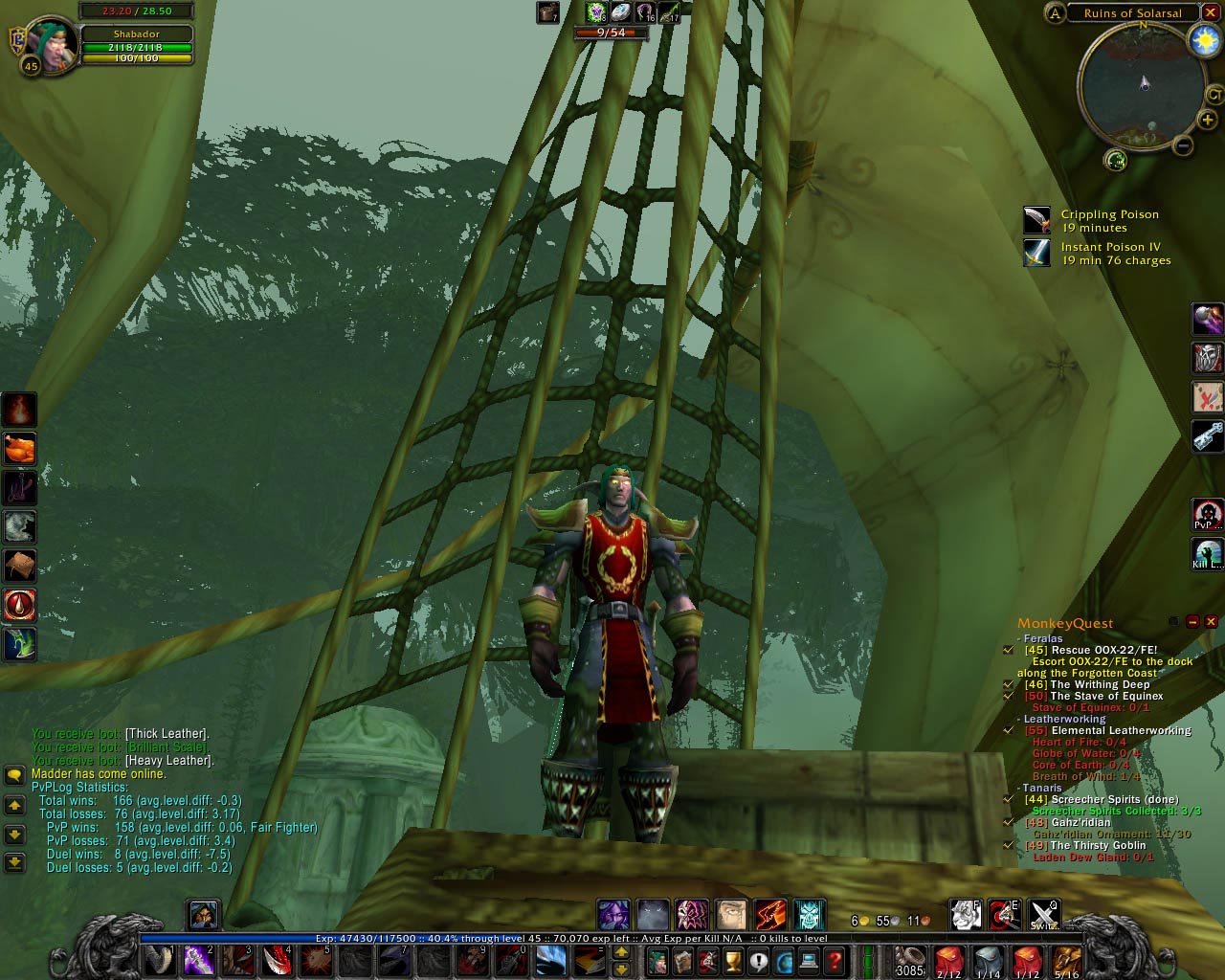The image size is (1225, 980).
Task: Select The Thirsty Goblin quest entry
Action: tap(1098, 845)
